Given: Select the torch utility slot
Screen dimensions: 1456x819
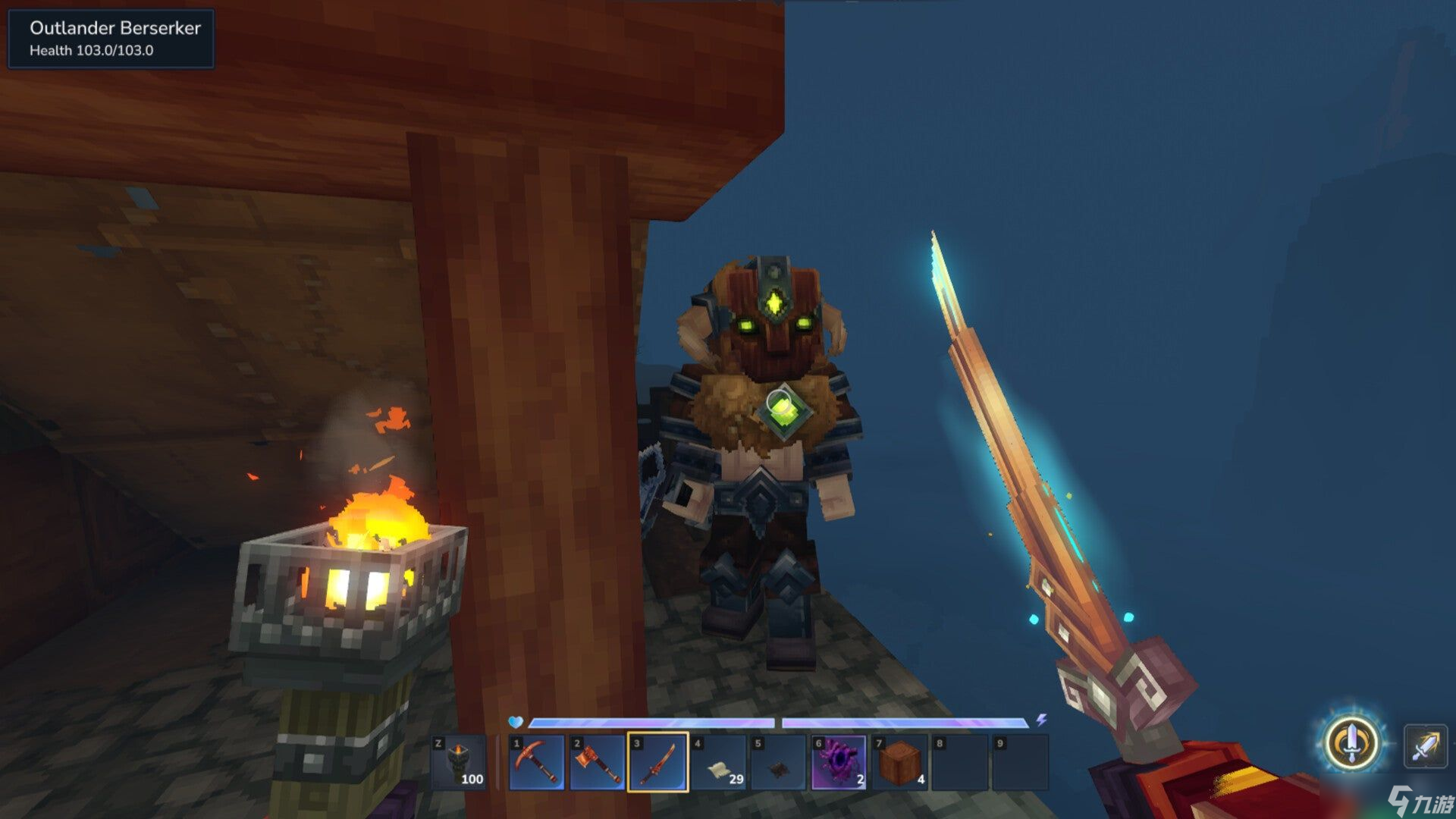Looking at the screenshot, I should pos(460,762).
